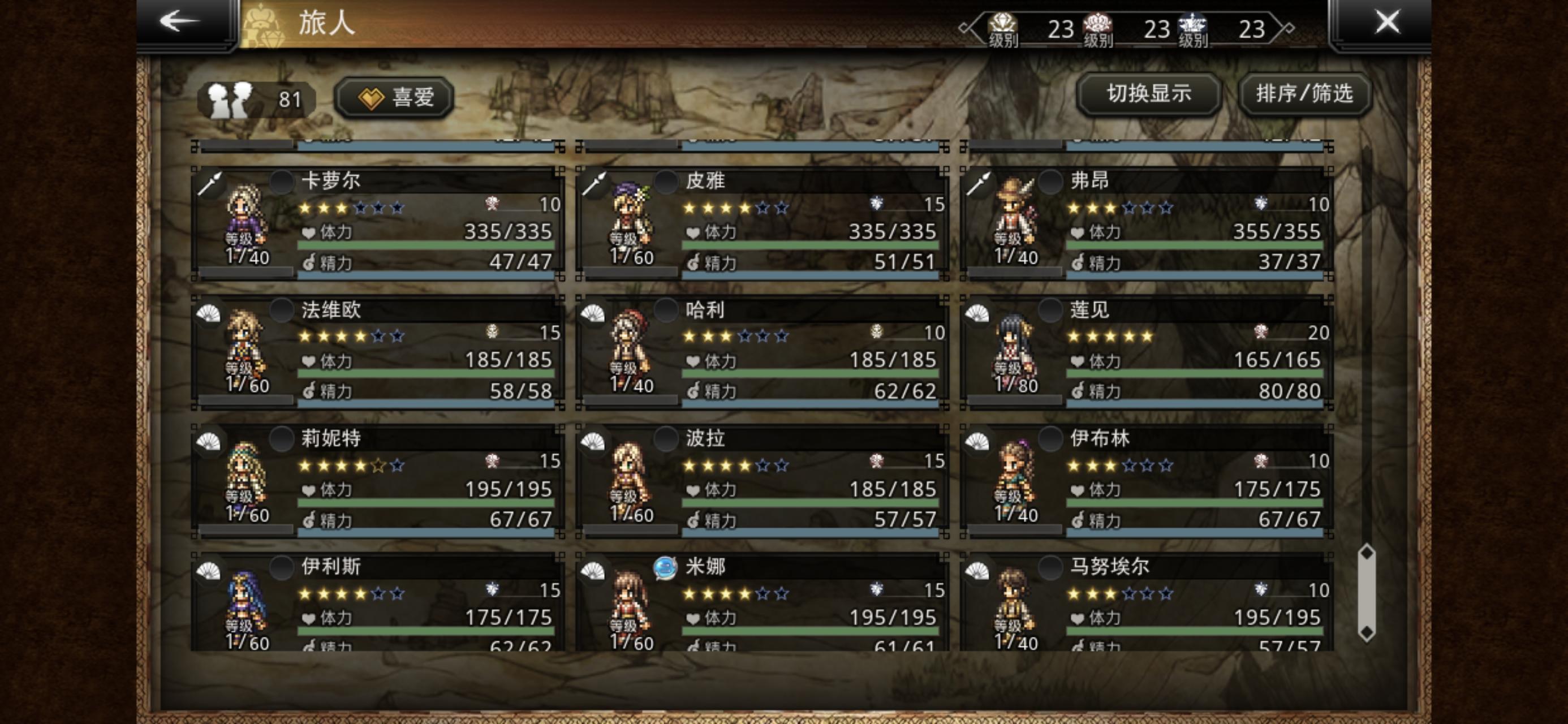This screenshot has height=724, width=1568.
Task: Choose the five-star traveler 莲见
Action: point(1147,352)
